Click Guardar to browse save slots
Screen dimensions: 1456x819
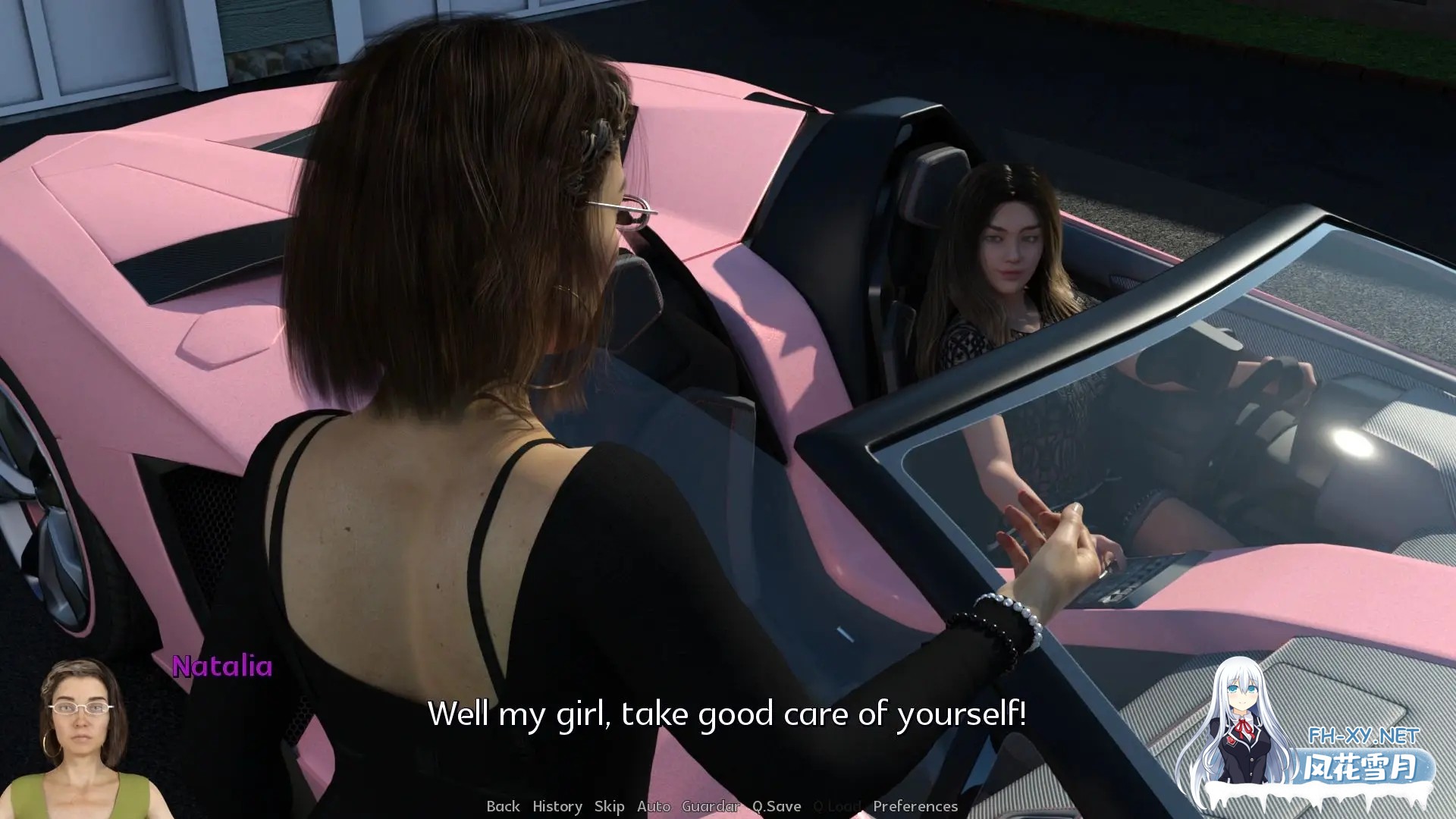tap(711, 806)
